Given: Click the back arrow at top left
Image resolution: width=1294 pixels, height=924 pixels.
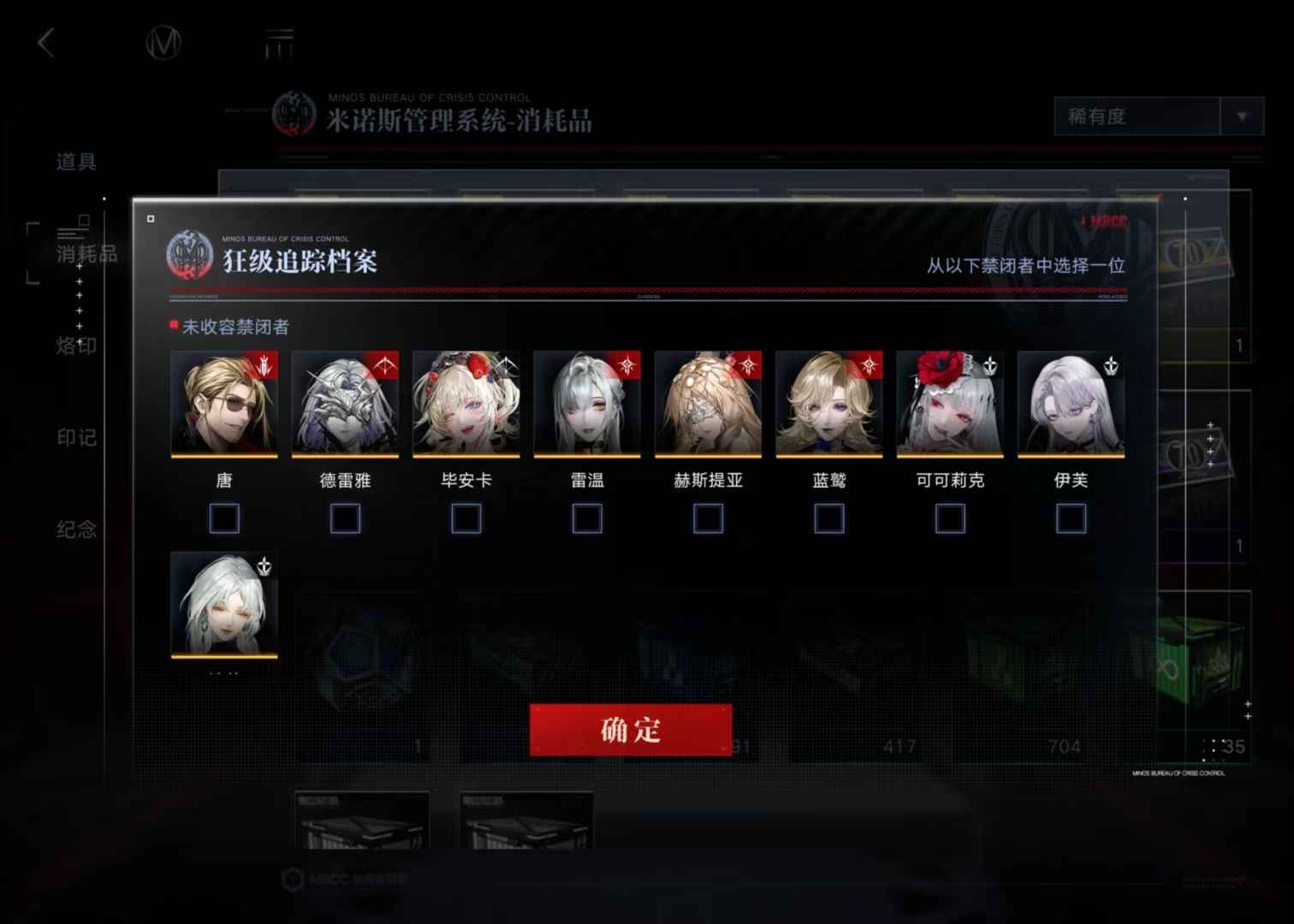Looking at the screenshot, I should (45, 42).
